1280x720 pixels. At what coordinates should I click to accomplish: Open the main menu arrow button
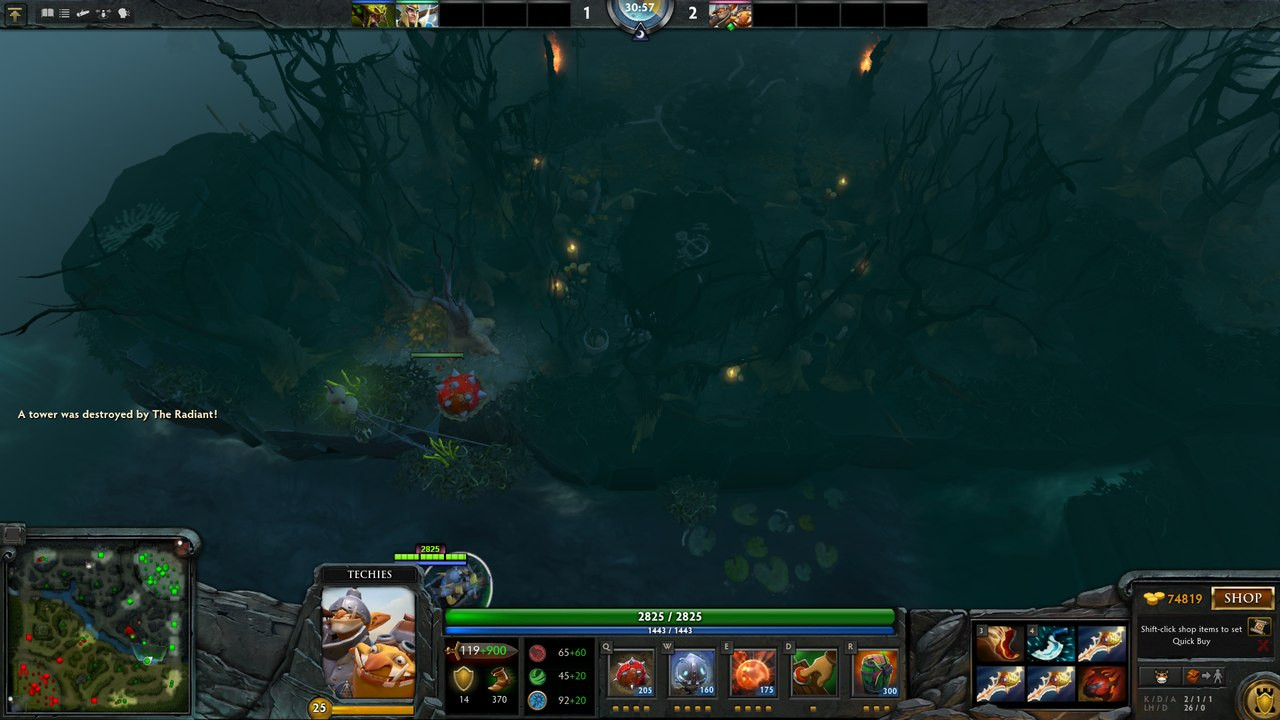click(x=15, y=14)
